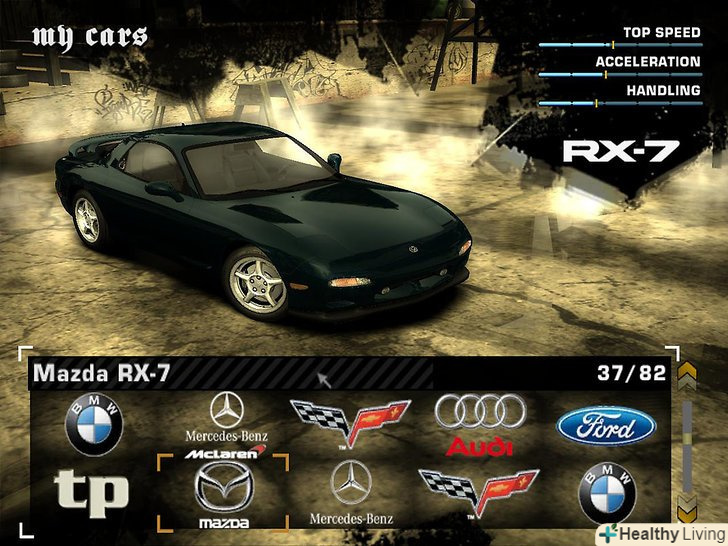Open the Healthy Living watermark link
728x546 pixels.
tap(660, 534)
